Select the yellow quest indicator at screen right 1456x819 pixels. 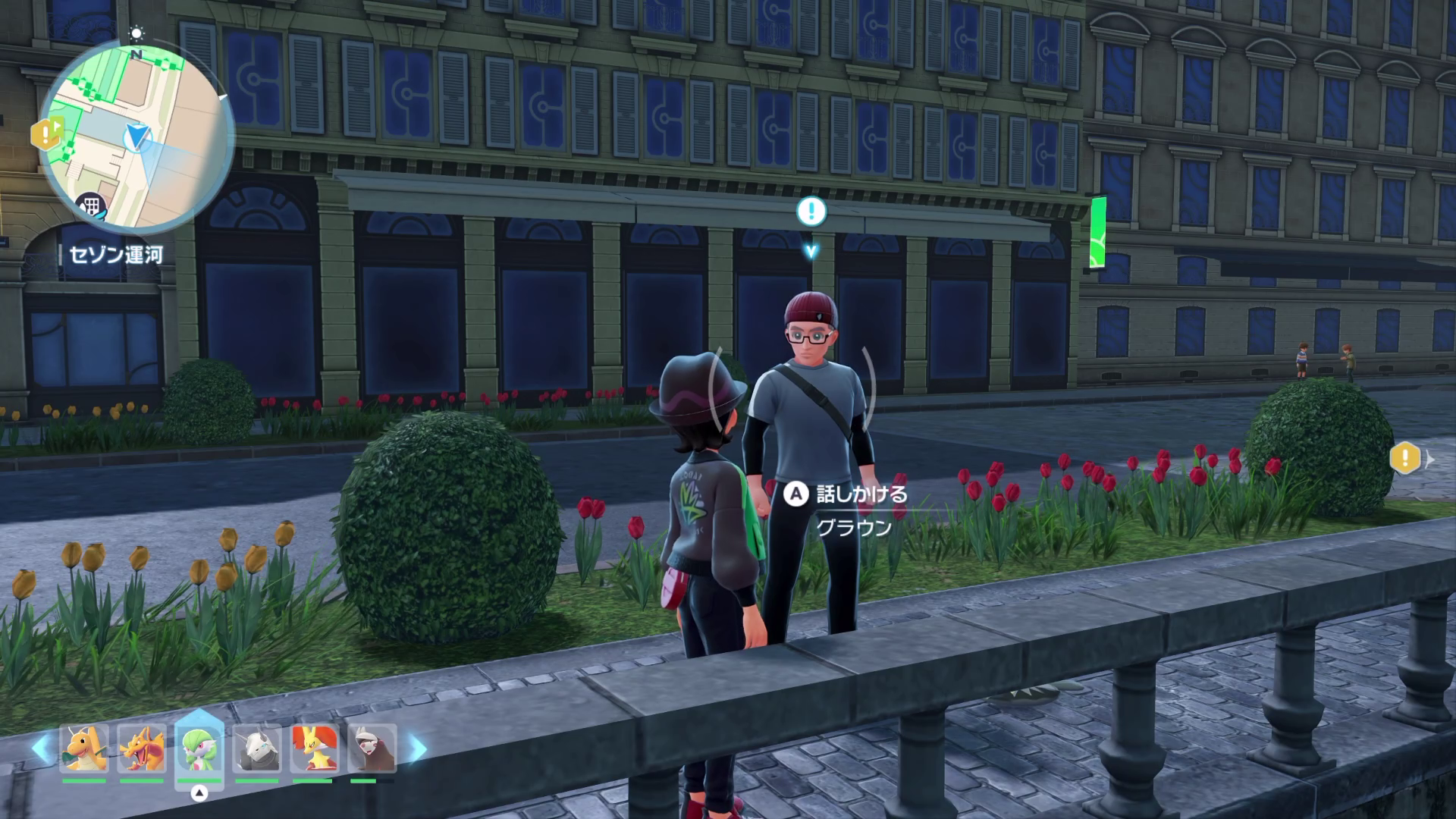pos(1405,458)
